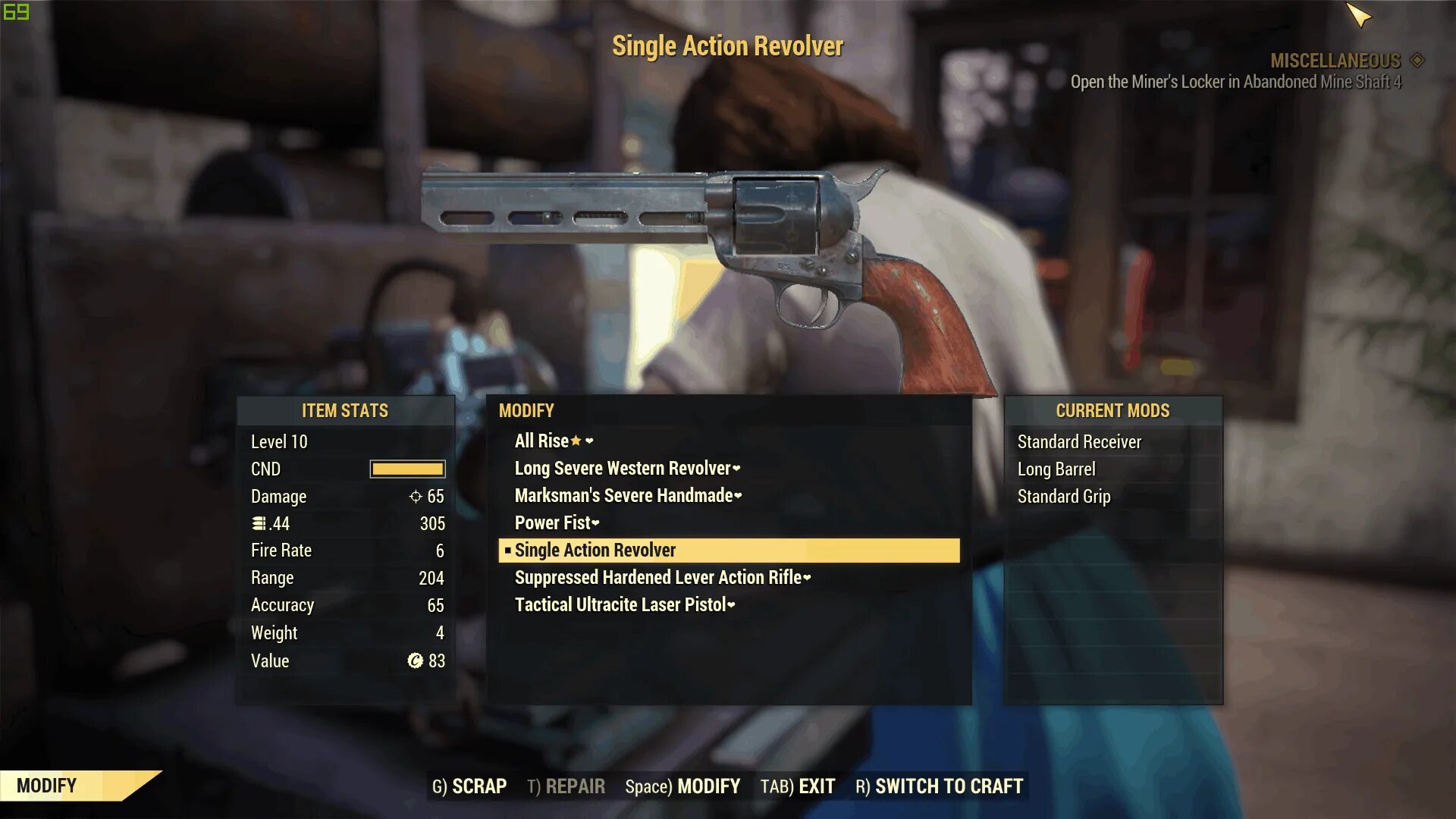Activate the MODIFY action in bottom bar
Viewport: 1456px width, 819px height.
pos(682,786)
